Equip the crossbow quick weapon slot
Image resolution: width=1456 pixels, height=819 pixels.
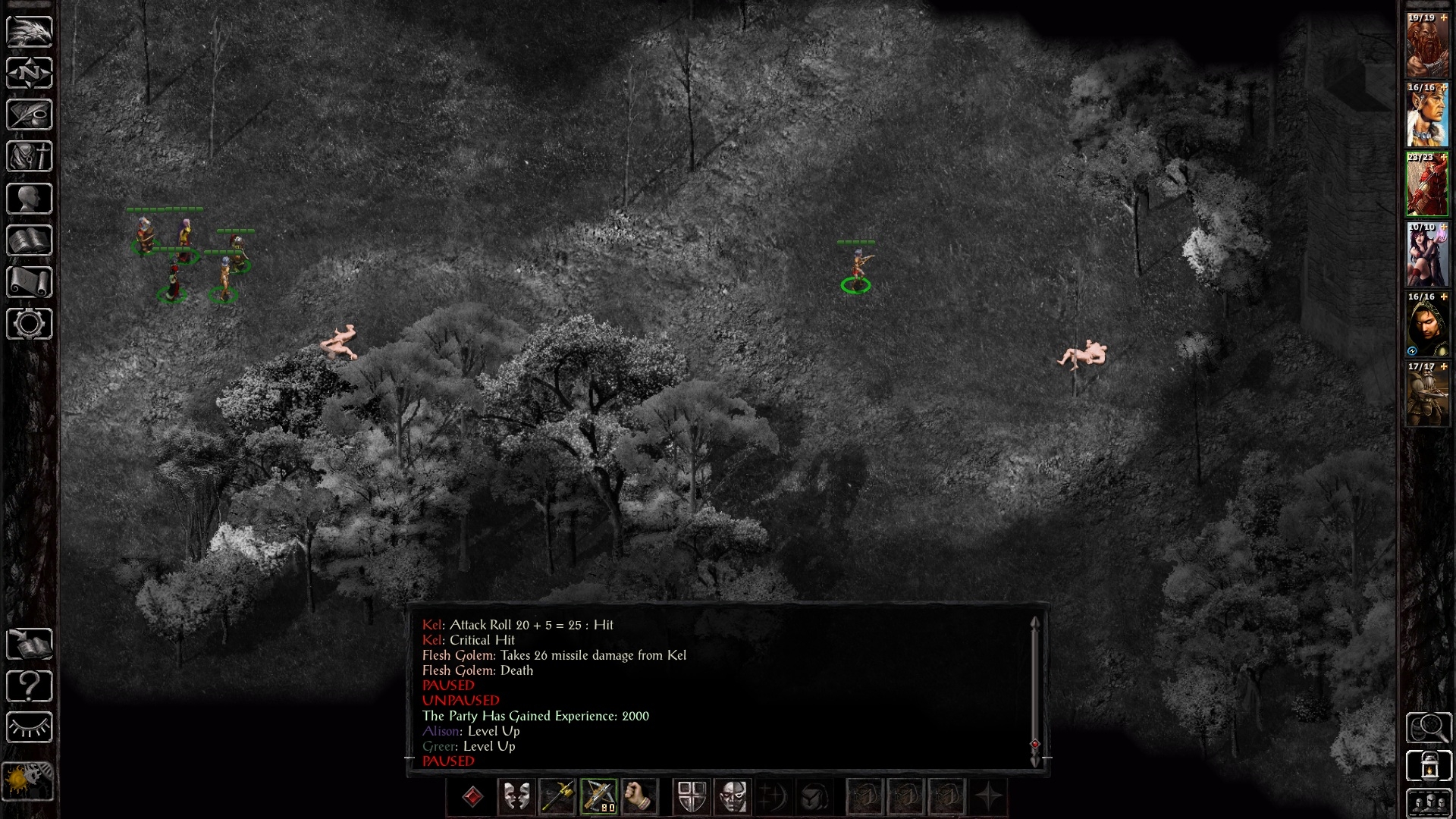599,797
